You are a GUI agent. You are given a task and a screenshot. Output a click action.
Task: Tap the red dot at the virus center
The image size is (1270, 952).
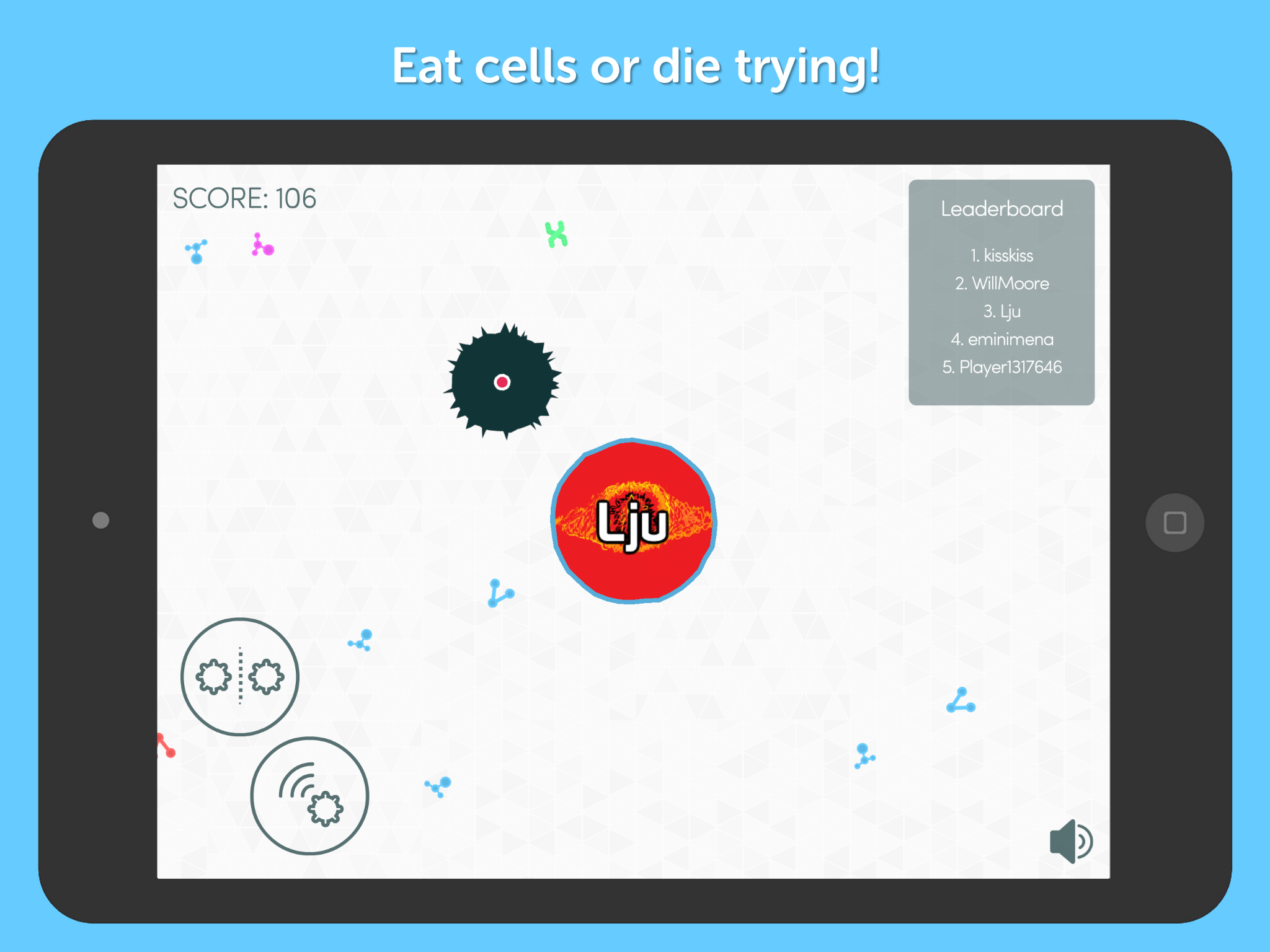pyautogui.click(x=501, y=382)
